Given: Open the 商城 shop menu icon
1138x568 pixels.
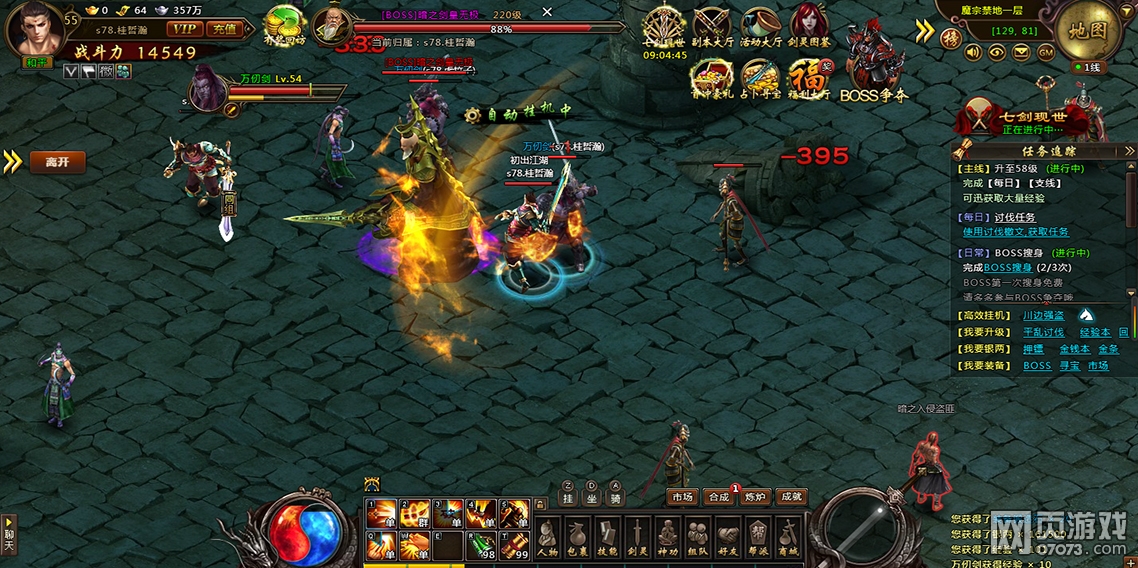Looking at the screenshot, I should (x=789, y=537).
